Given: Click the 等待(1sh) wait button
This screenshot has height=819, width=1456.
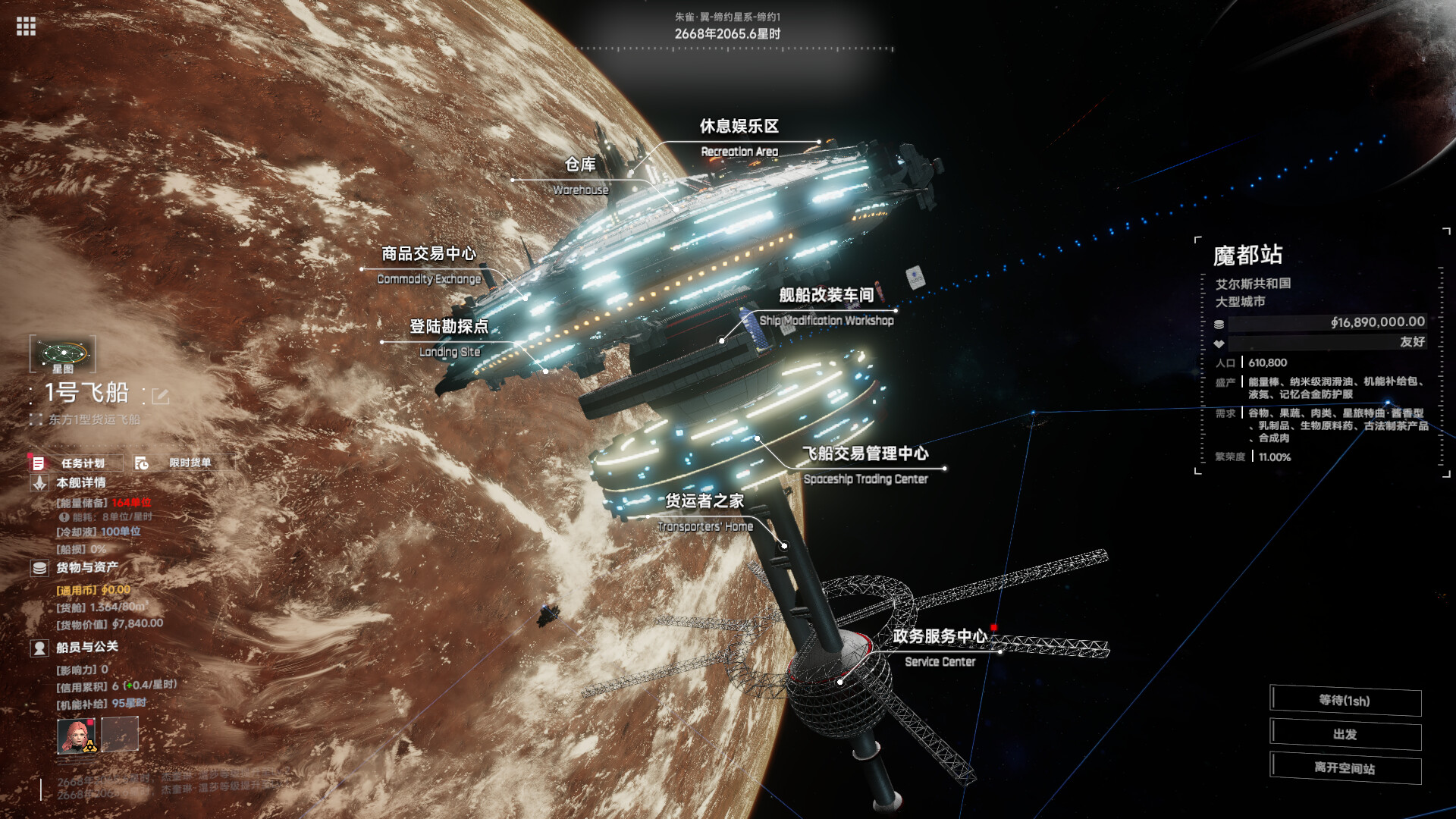Looking at the screenshot, I should click(x=1345, y=701).
